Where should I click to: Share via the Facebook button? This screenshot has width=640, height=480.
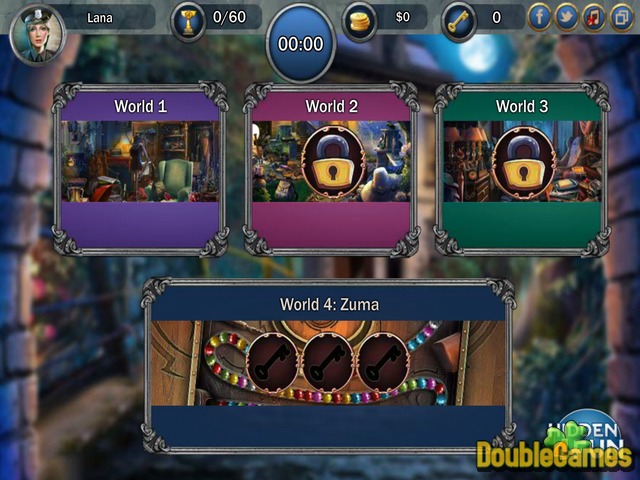539,17
